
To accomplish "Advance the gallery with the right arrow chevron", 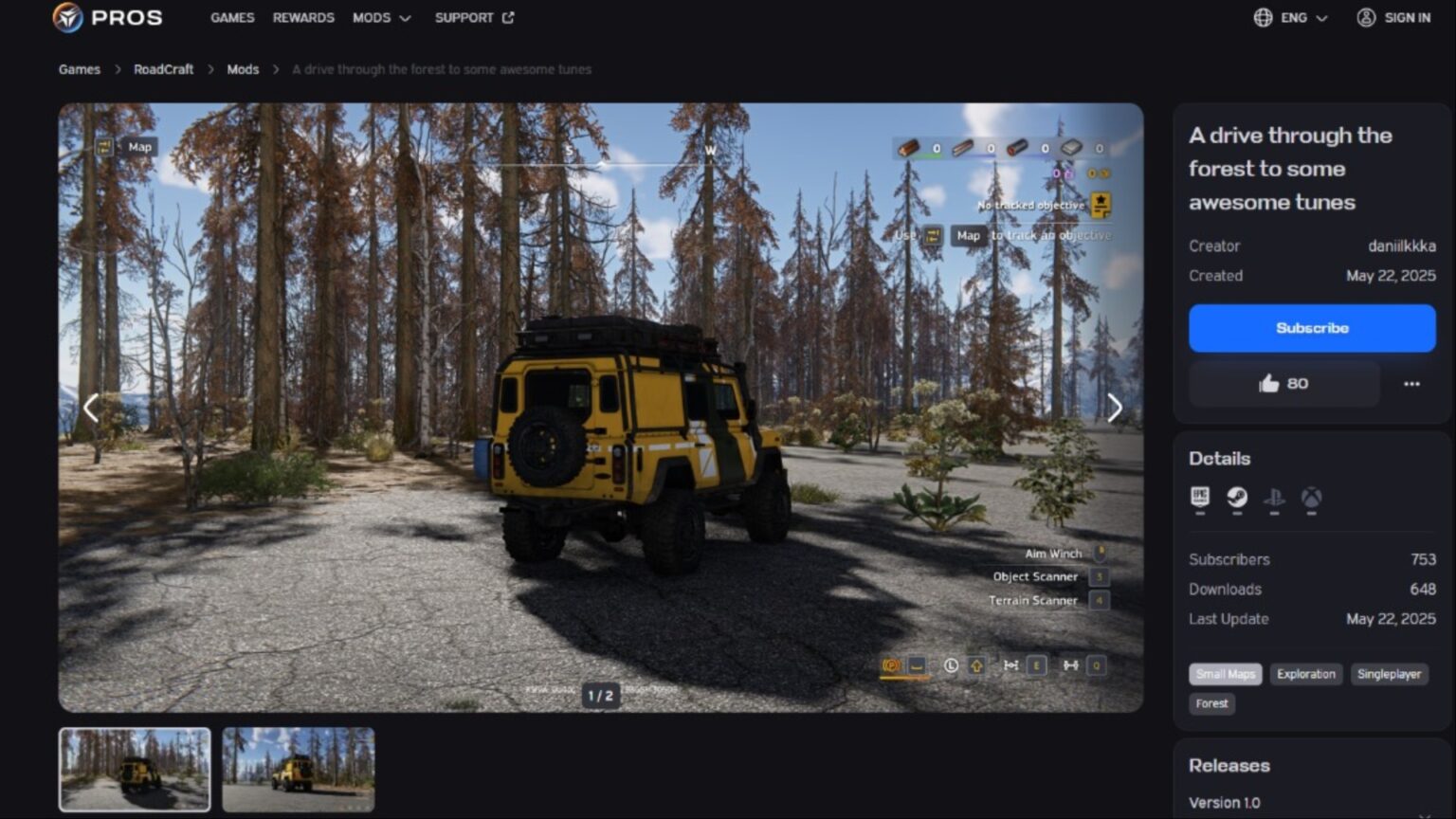I will (1115, 408).
